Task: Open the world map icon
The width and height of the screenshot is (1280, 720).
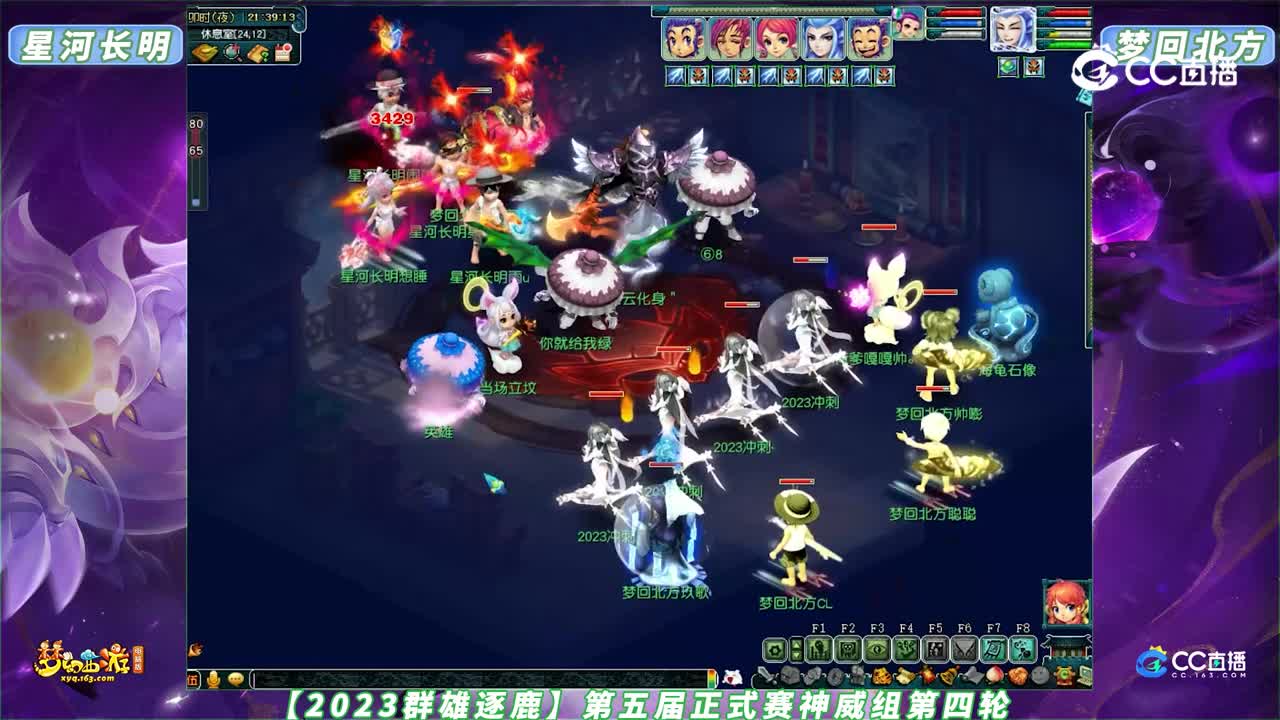Action: (203, 51)
